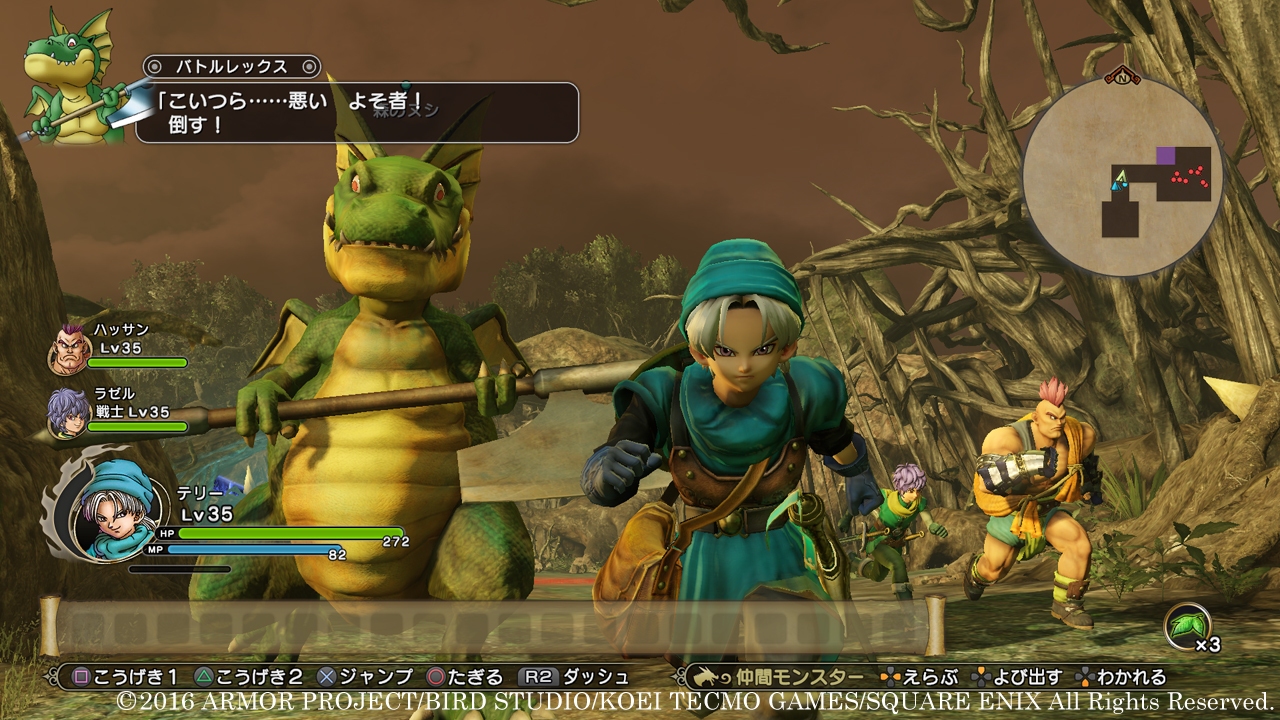
Task: Click the Battle Rex dialogue box
Action: (x=360, y=112)
